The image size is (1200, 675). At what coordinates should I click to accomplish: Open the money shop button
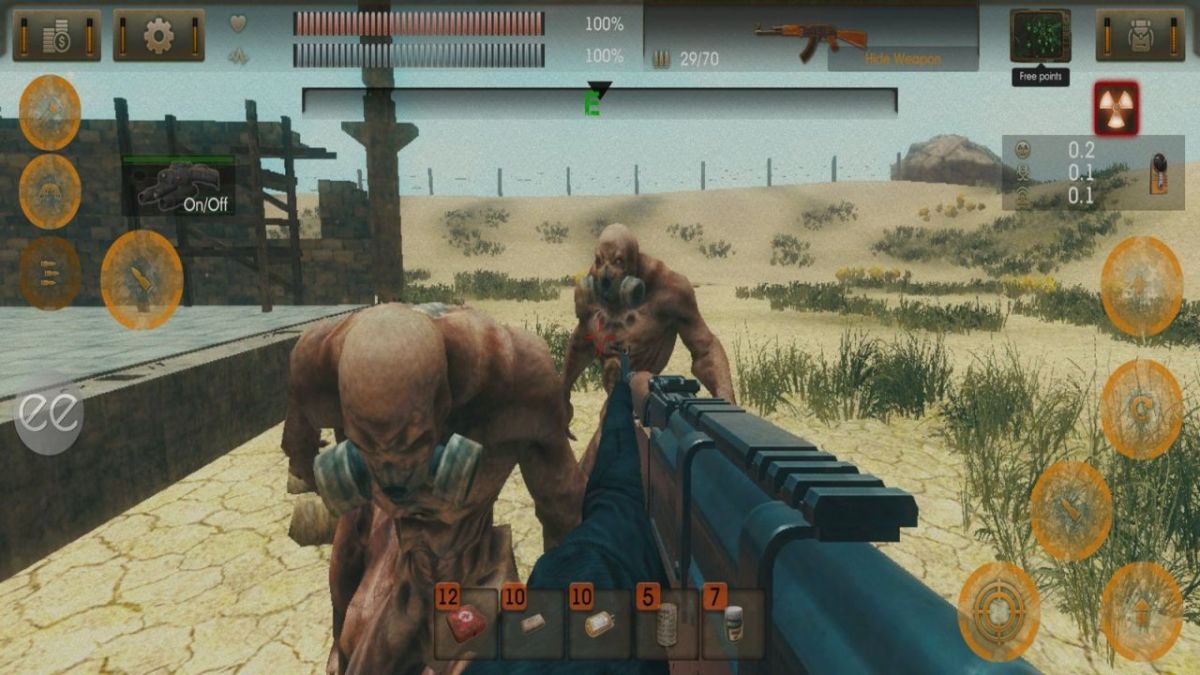(57, 36)
